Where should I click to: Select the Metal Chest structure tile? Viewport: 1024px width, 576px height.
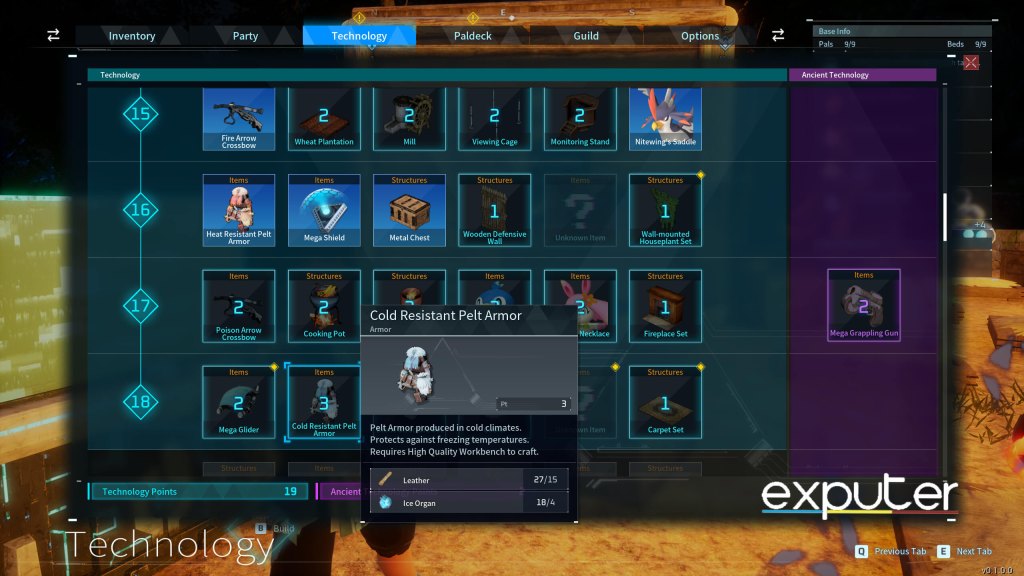coord(409,210)
